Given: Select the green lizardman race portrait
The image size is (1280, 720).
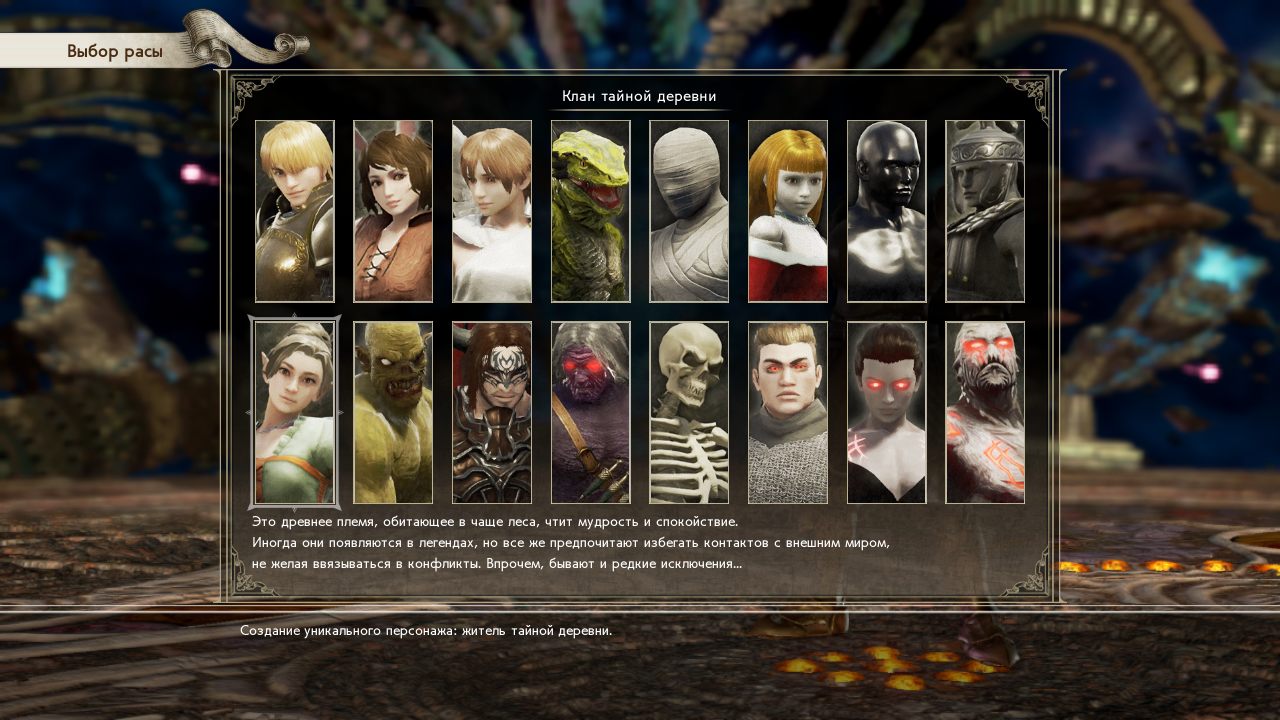Looking at the screenshot, I should [x=590, y=211].
